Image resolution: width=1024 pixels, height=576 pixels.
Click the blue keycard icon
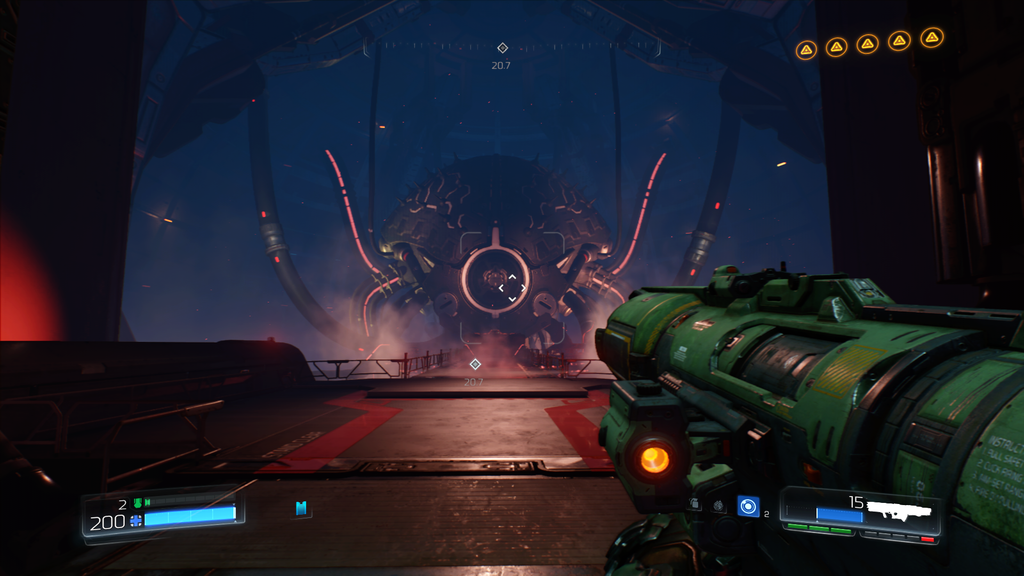point(301,509)
